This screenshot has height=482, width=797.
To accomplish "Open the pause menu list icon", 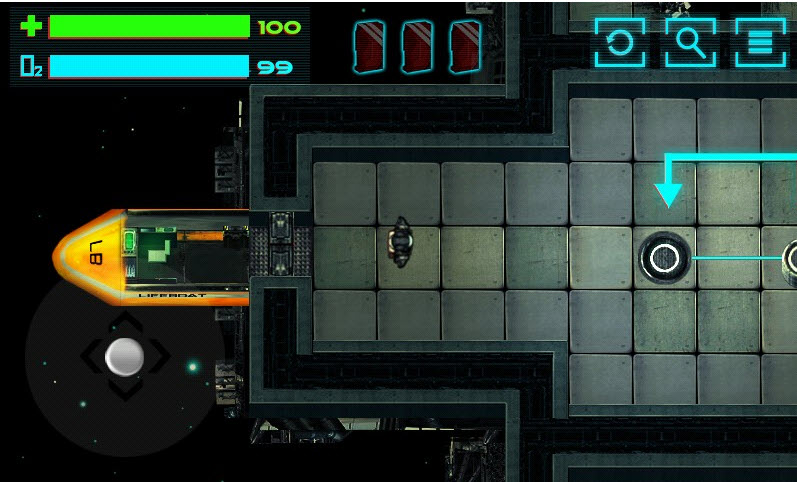I will pyautogui.click(x=760, y=43).
